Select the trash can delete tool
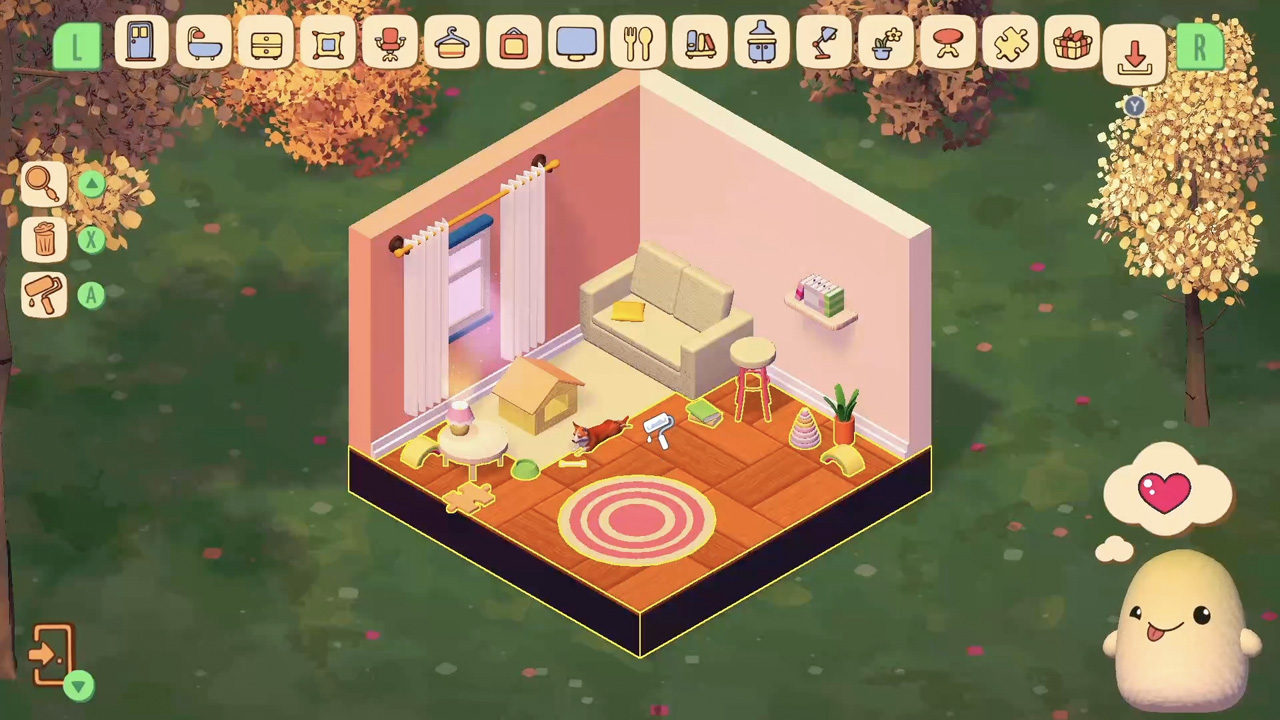The width and height of the screenshot is (1280, 720). tap(44, 239)
